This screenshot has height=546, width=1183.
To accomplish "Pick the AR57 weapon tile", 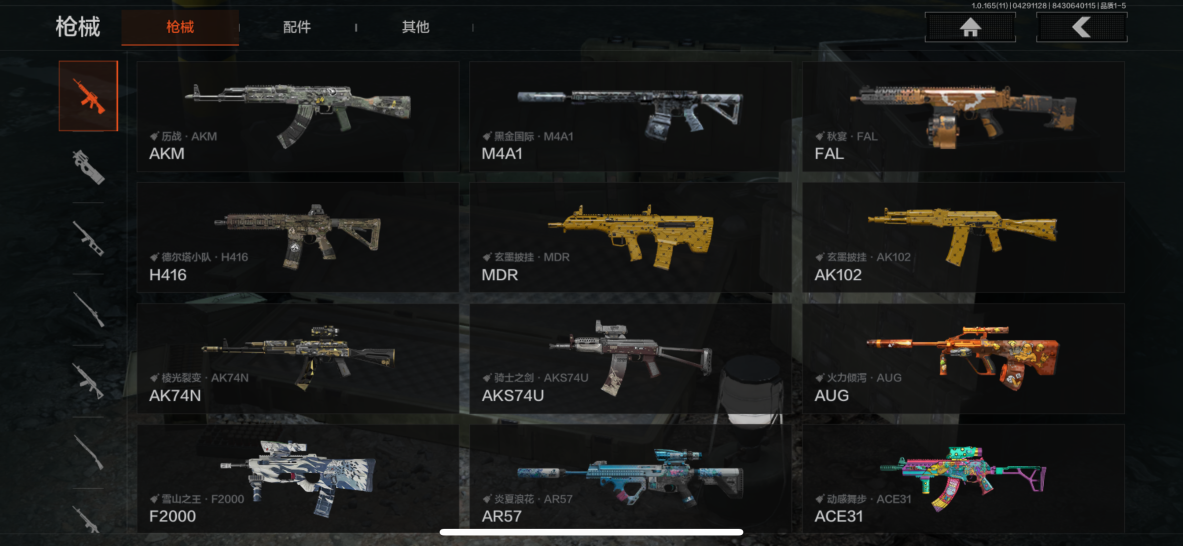I will pyautogui.click(x=630, y=478).
